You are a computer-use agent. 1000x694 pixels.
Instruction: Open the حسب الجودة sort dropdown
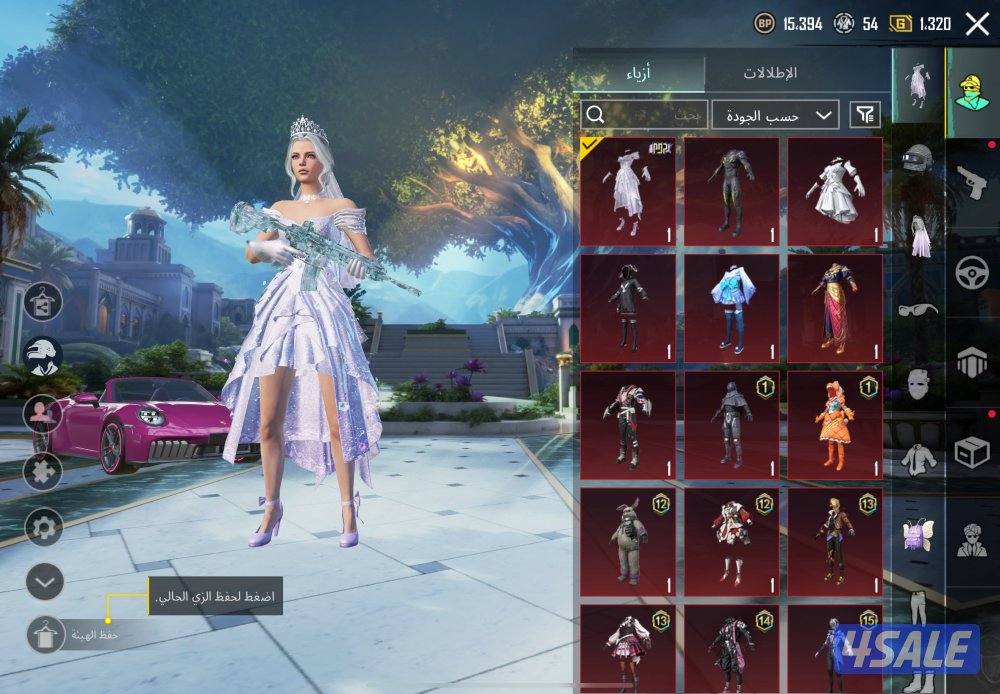pos(776,115)
